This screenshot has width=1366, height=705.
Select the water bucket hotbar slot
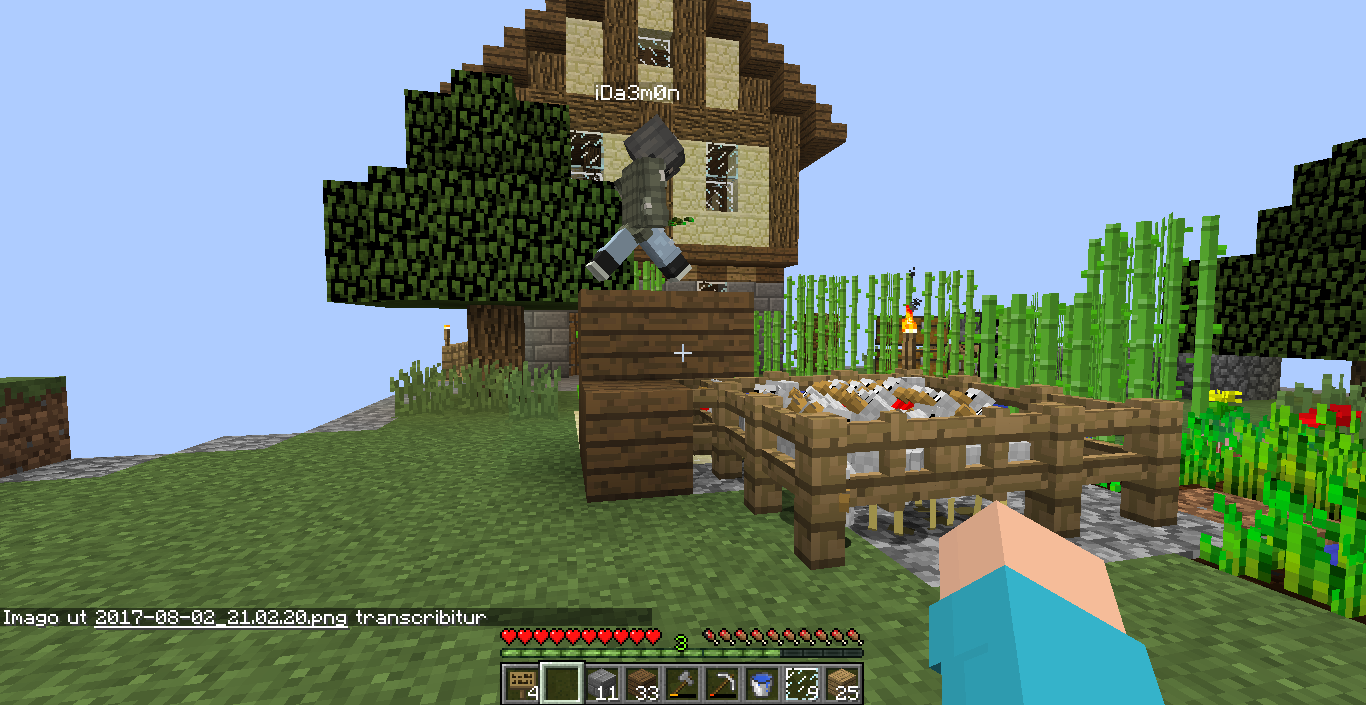click(x=761, y=684)
